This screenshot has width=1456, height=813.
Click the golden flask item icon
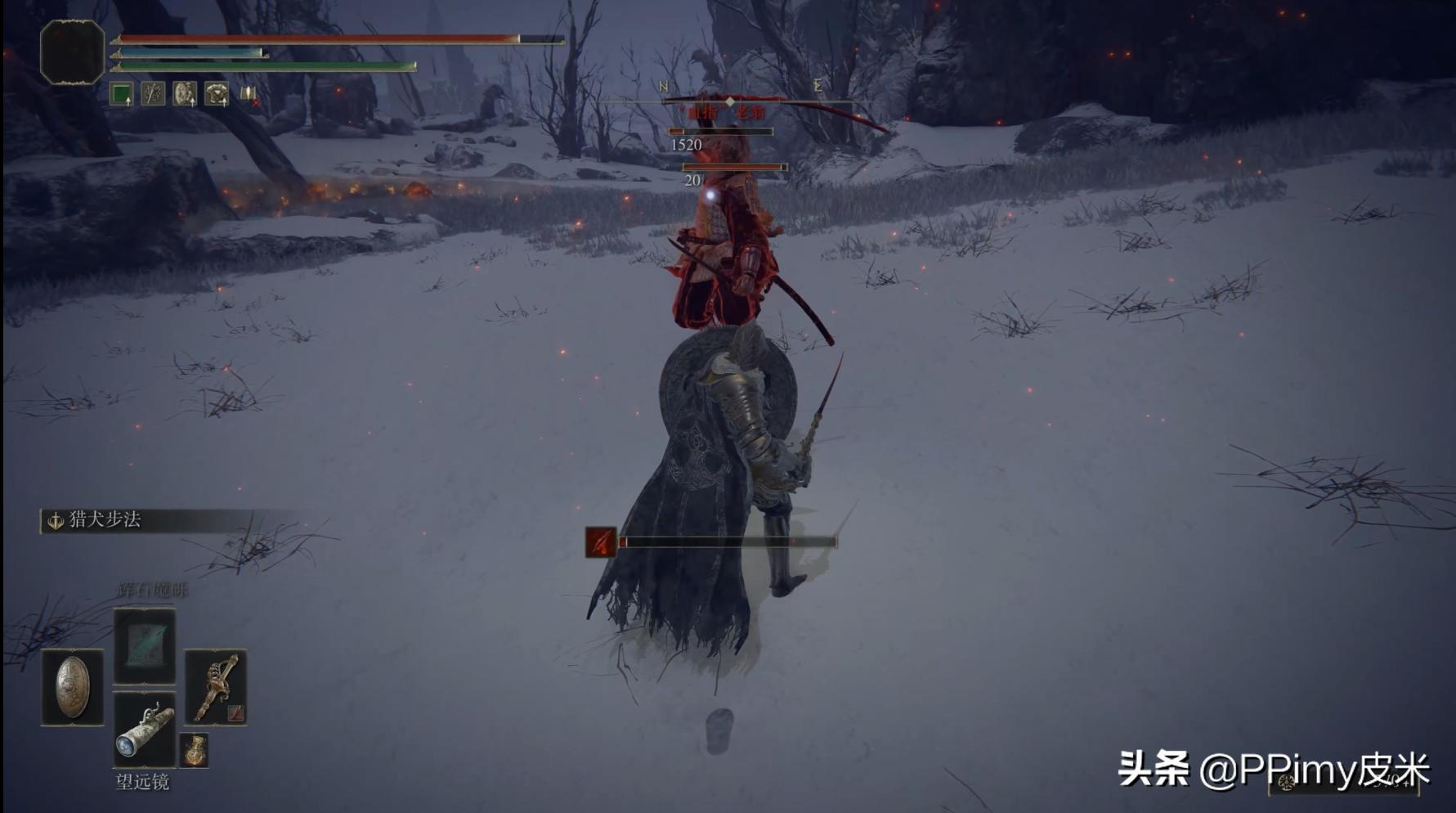click(194, 749)
